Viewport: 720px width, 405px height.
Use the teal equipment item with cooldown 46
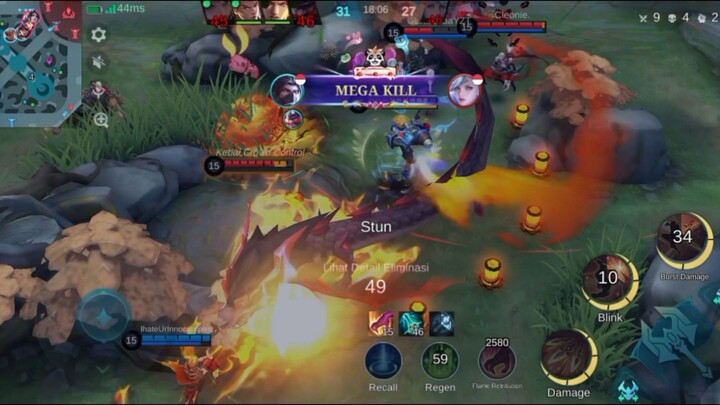tap(412, 323)
